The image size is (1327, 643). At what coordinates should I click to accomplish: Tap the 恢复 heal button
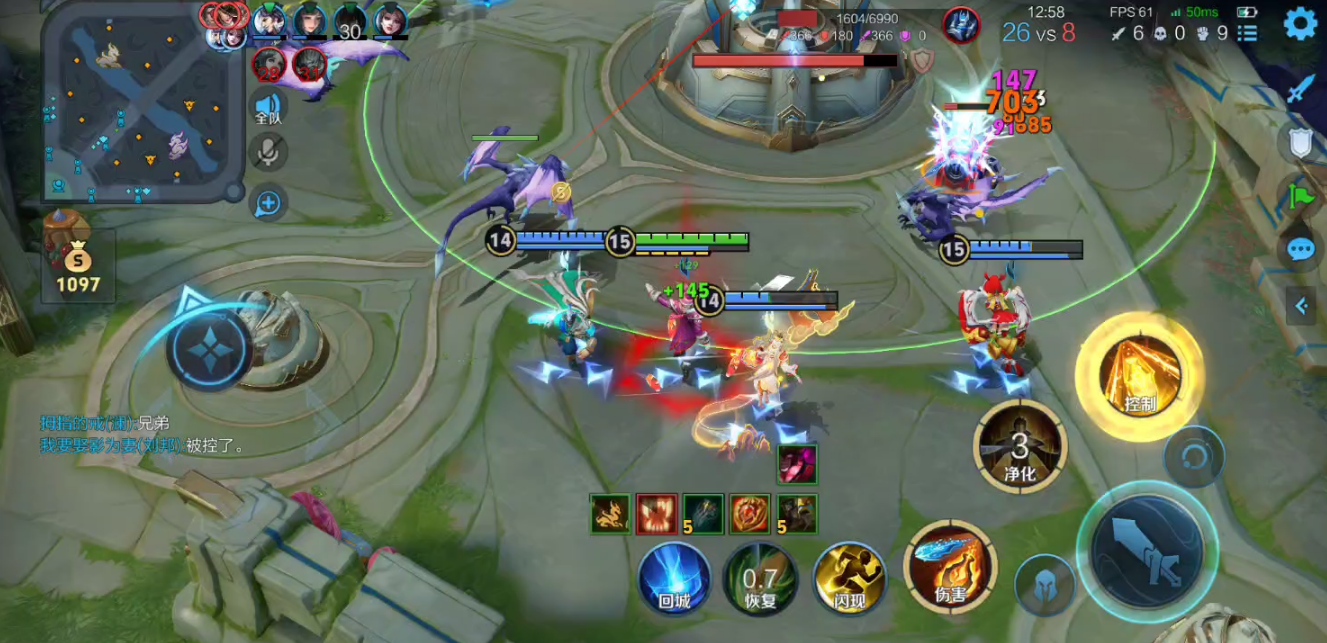coord(760,578)
